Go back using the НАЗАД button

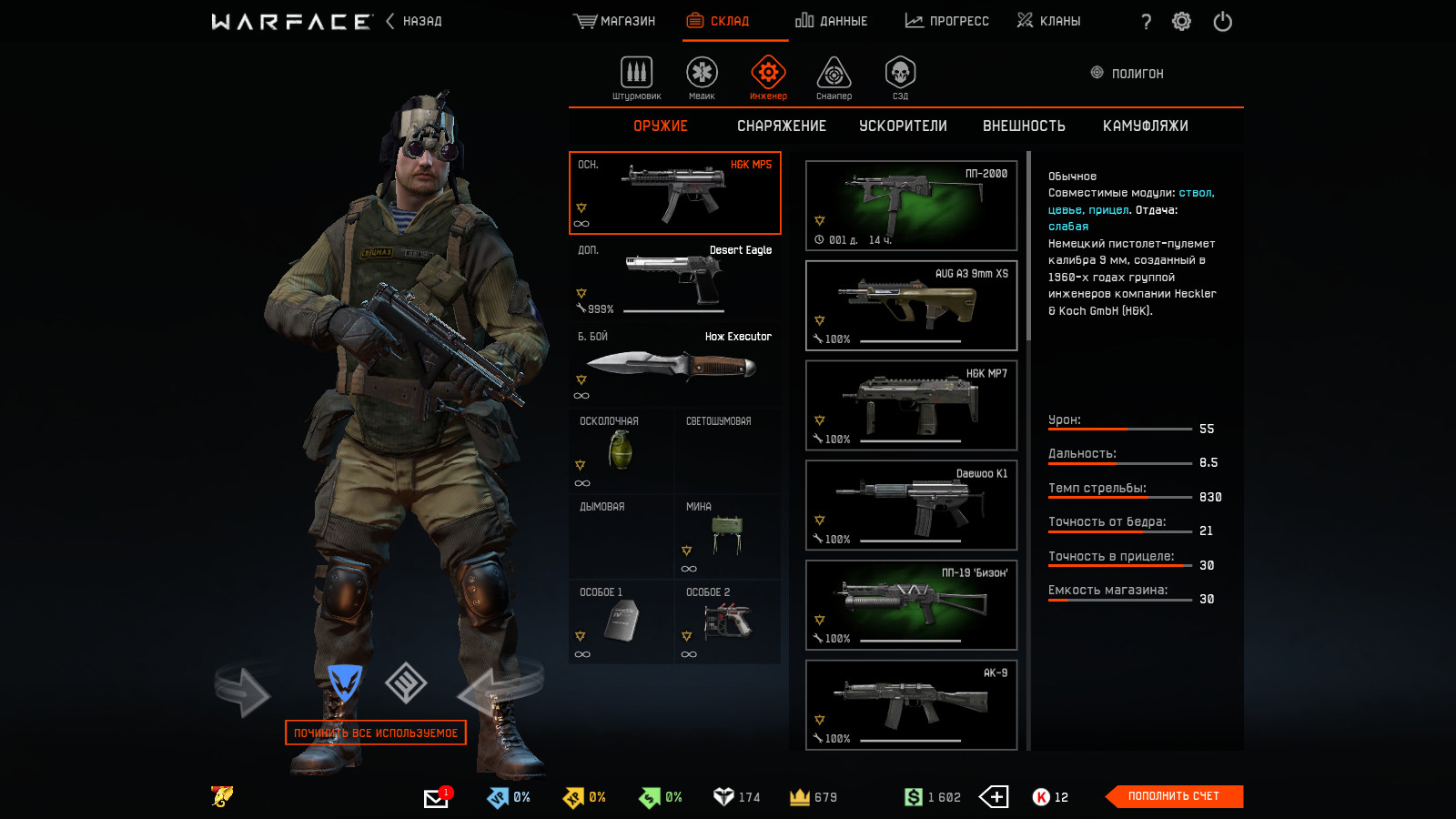coord(415,21)
